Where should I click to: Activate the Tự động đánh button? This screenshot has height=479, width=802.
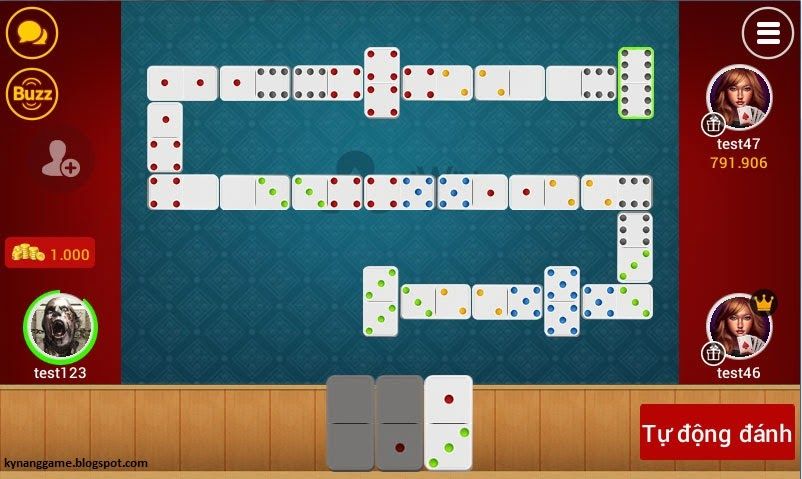(717, 433)
